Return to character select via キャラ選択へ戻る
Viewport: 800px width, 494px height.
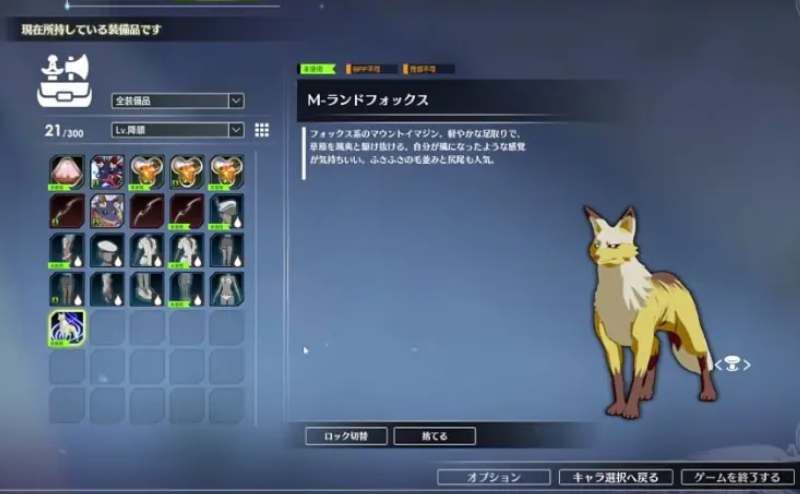tap(615, 477)
